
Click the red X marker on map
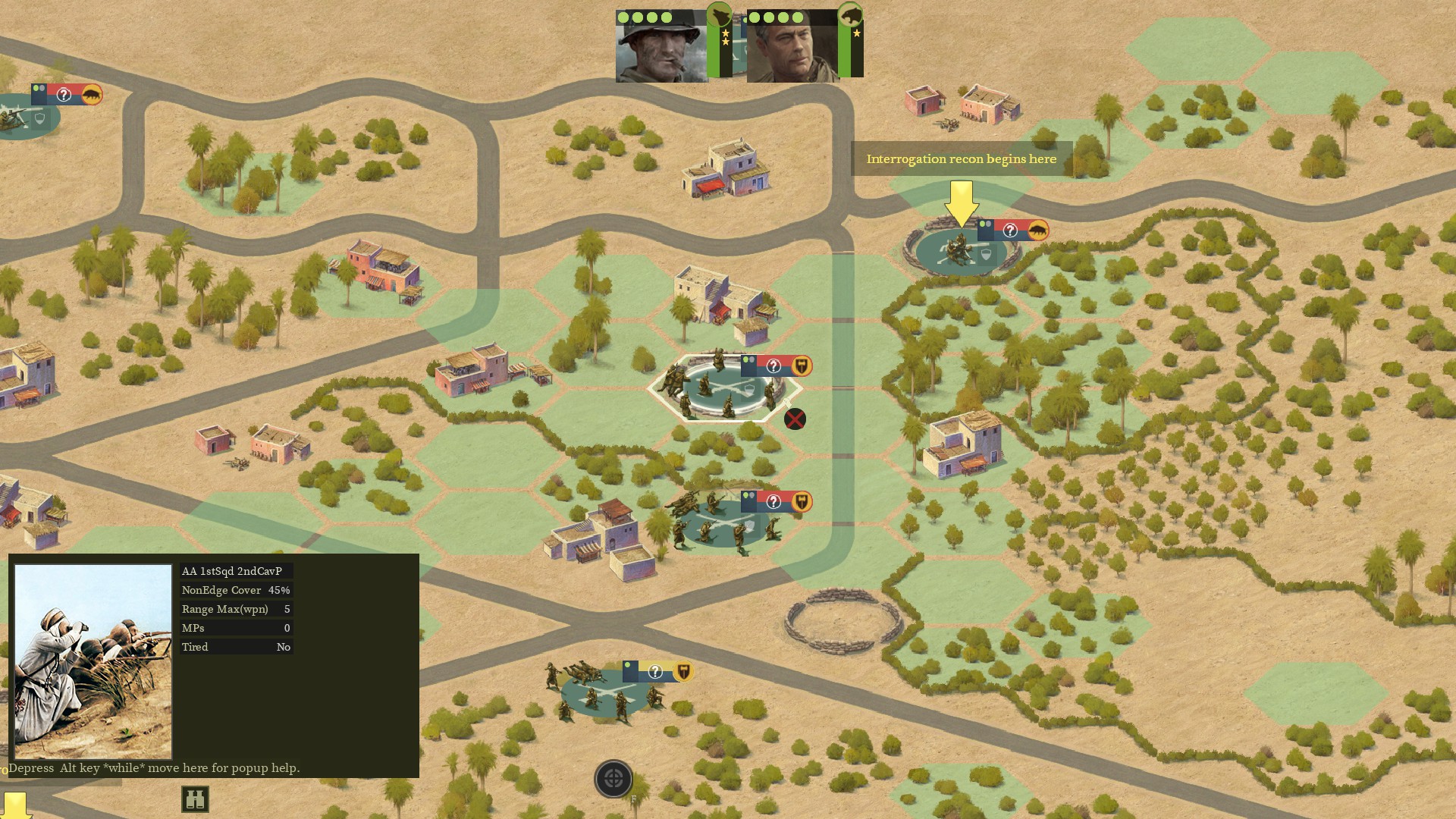pyautogui.click(x=795, y=419)
